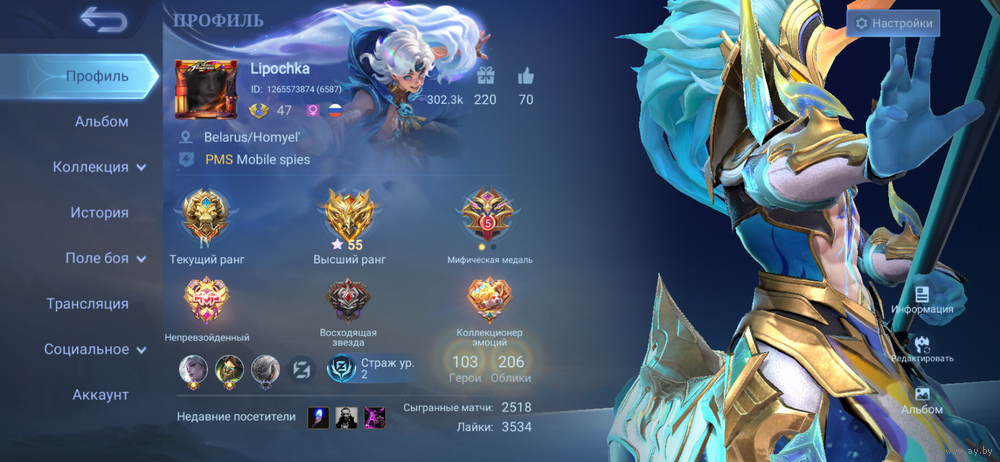Open the Аккаунт tab
The image size is (1000, 462).
tap(100, 395)
